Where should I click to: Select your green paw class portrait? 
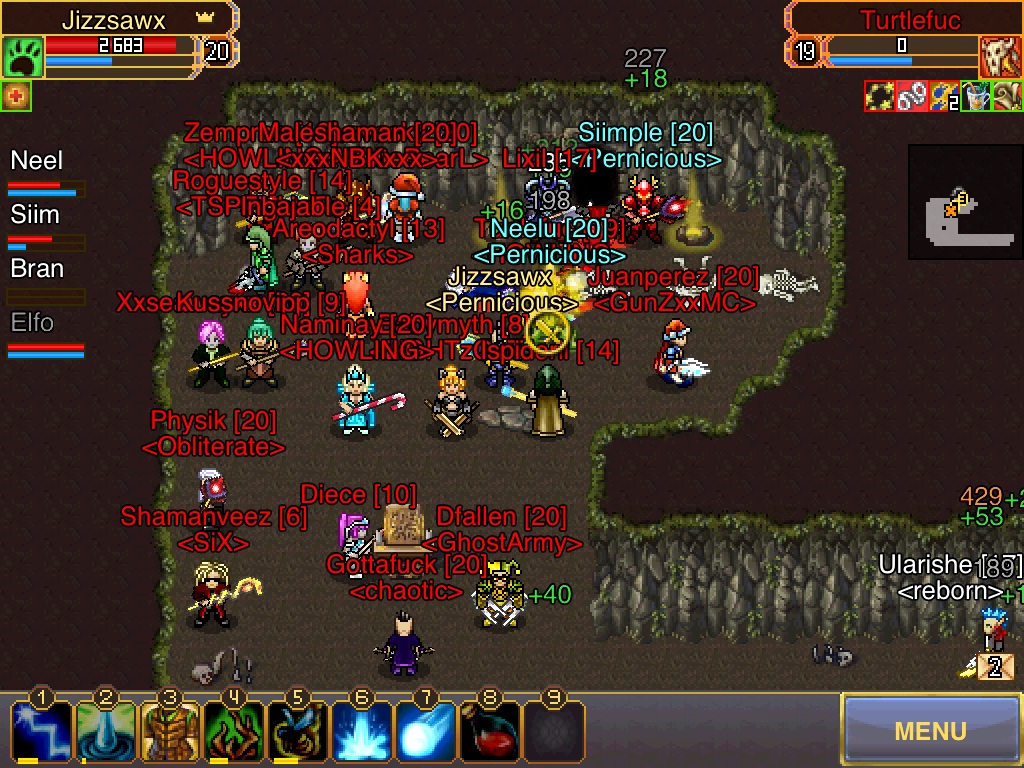tap(21, 58)
